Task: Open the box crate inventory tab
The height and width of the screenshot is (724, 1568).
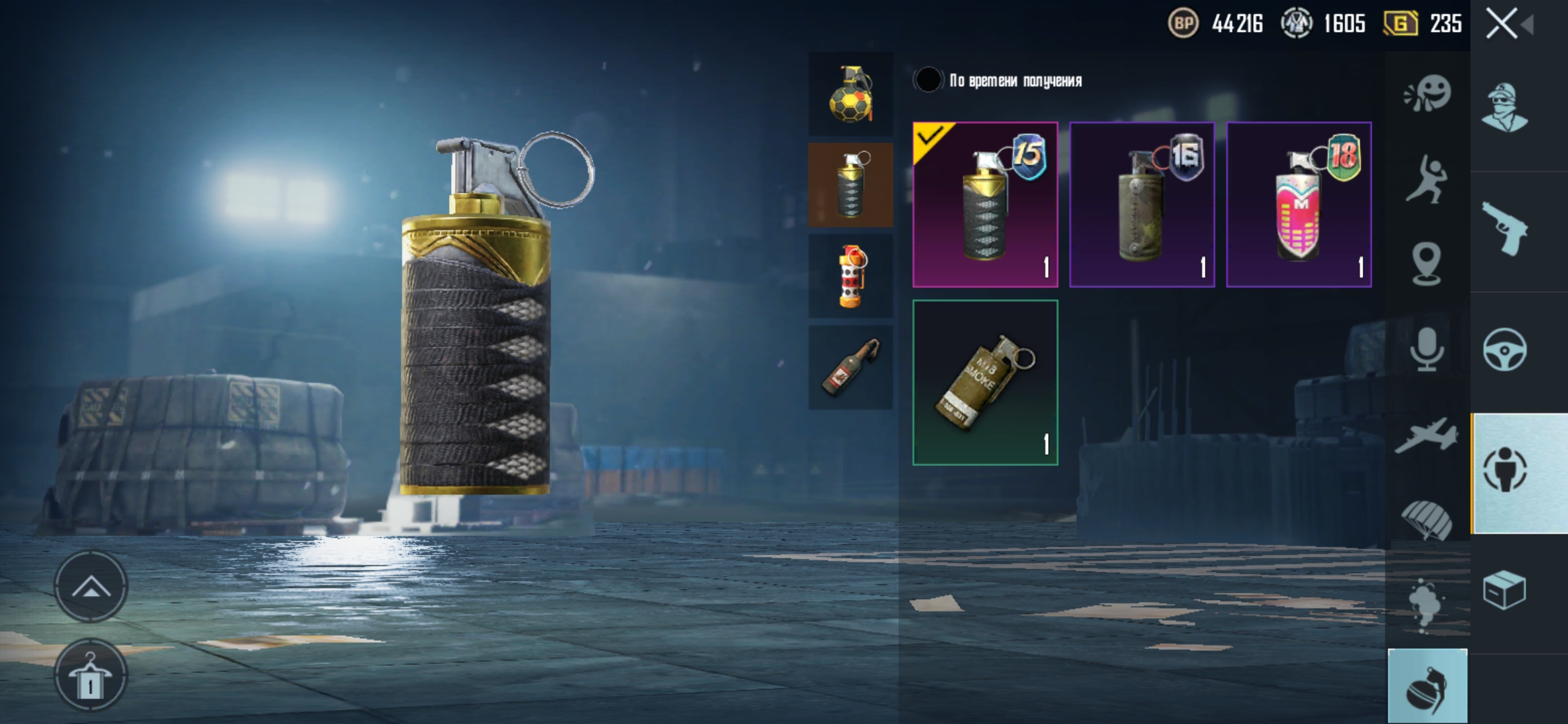Action: point(1505,590)
